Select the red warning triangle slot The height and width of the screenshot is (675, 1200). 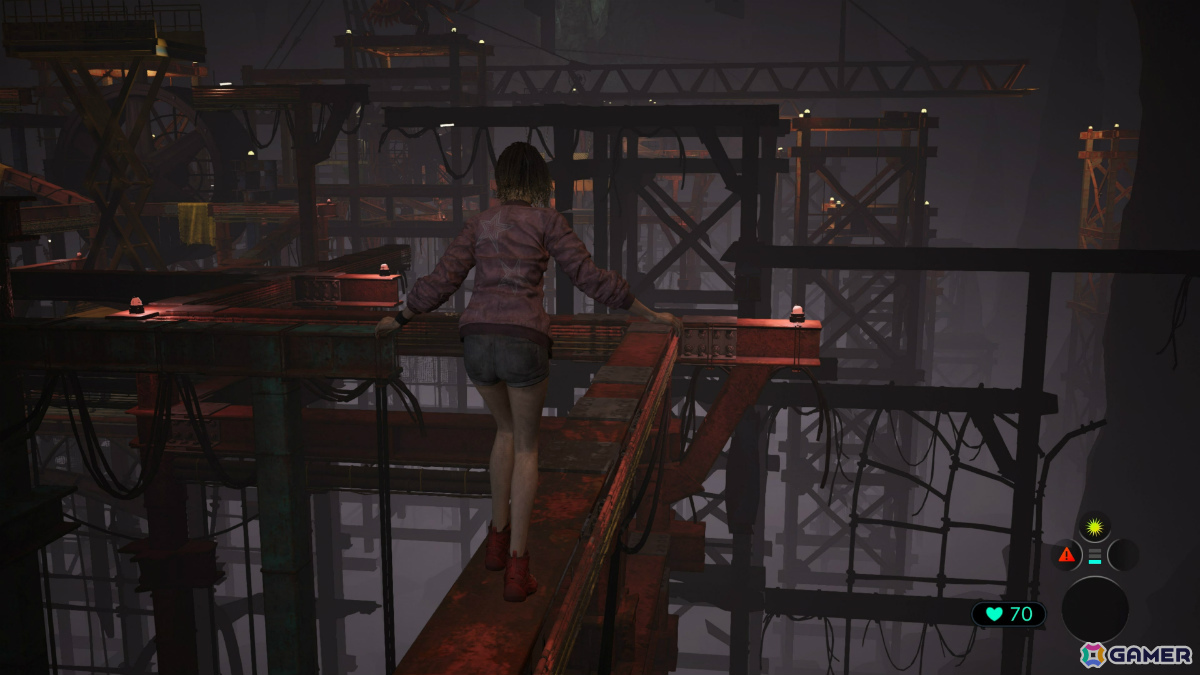(1066, 554)
